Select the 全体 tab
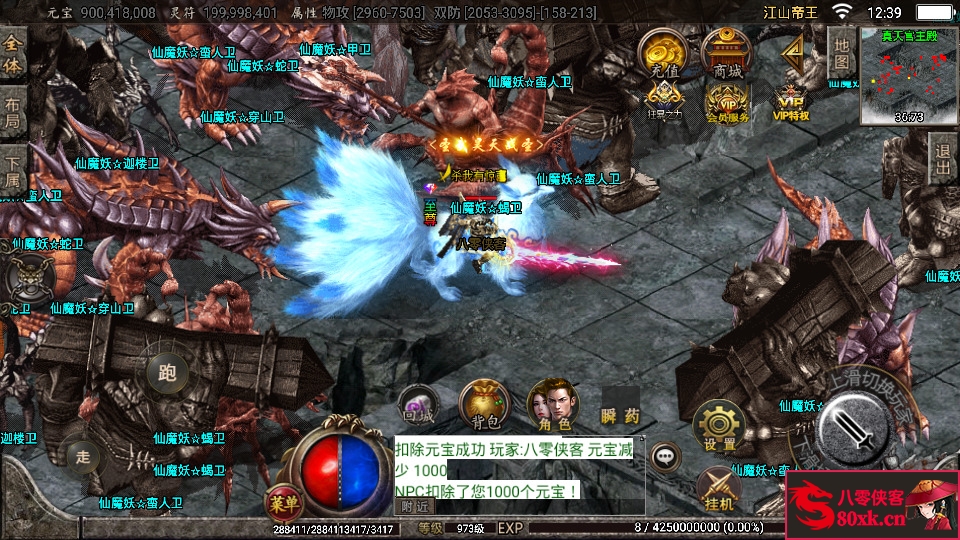960x540 pixels. [x=13, y=52]
